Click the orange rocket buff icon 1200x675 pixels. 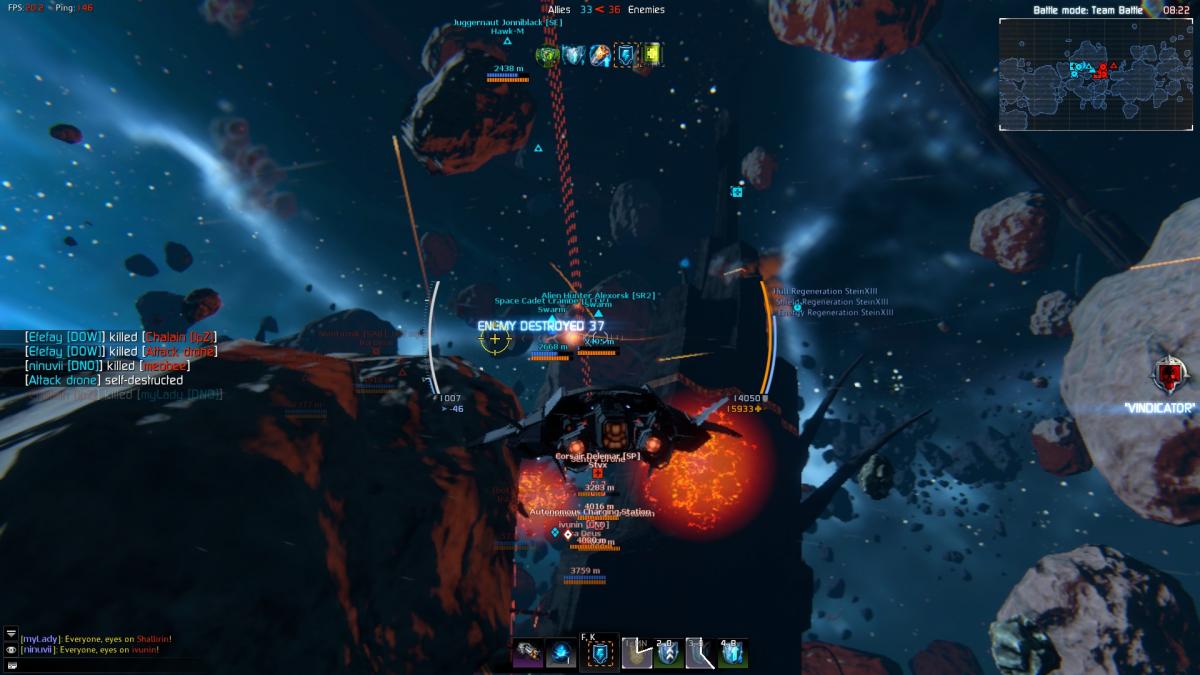click(600, 55)
